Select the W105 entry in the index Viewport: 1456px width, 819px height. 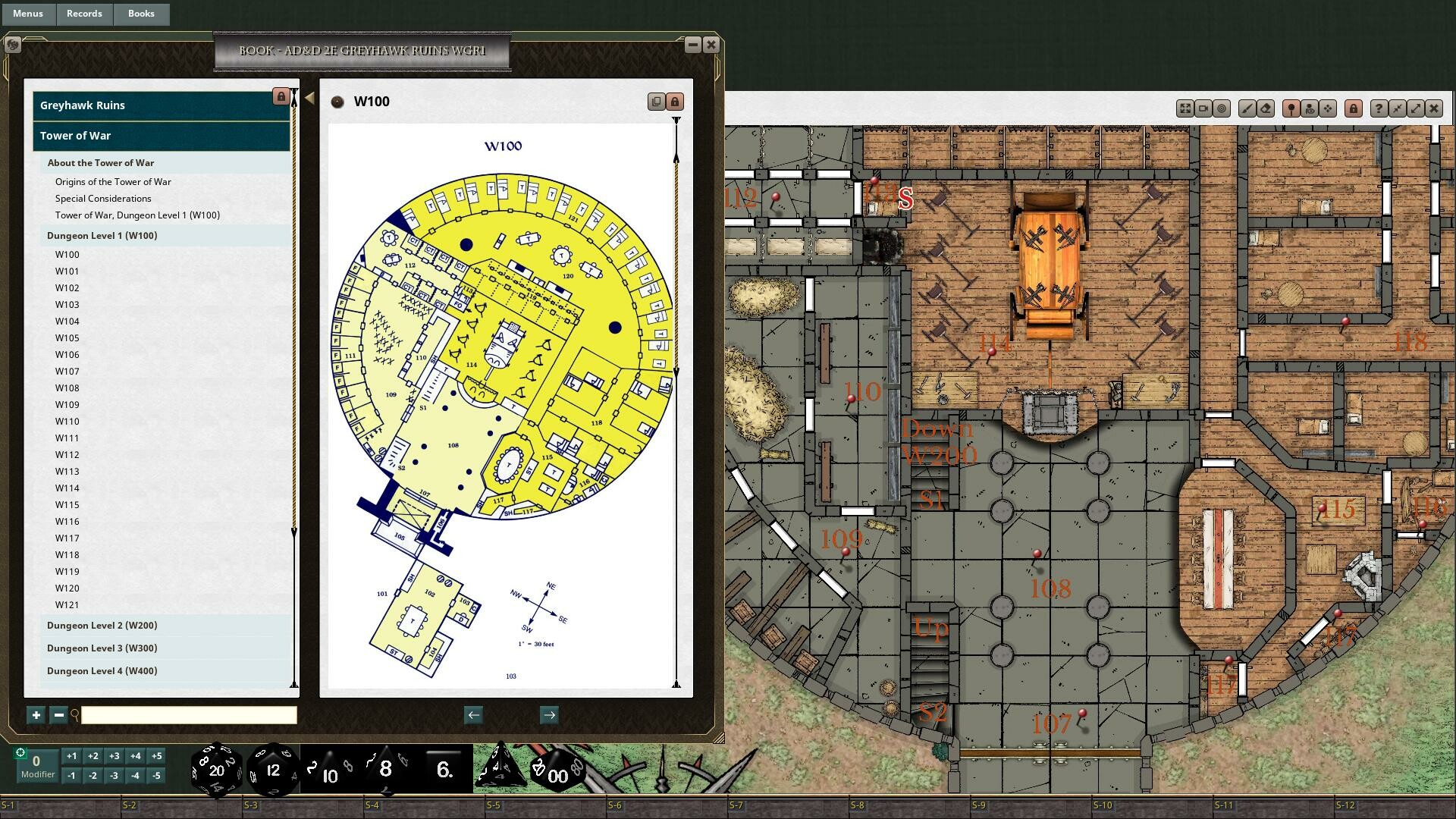67,337
